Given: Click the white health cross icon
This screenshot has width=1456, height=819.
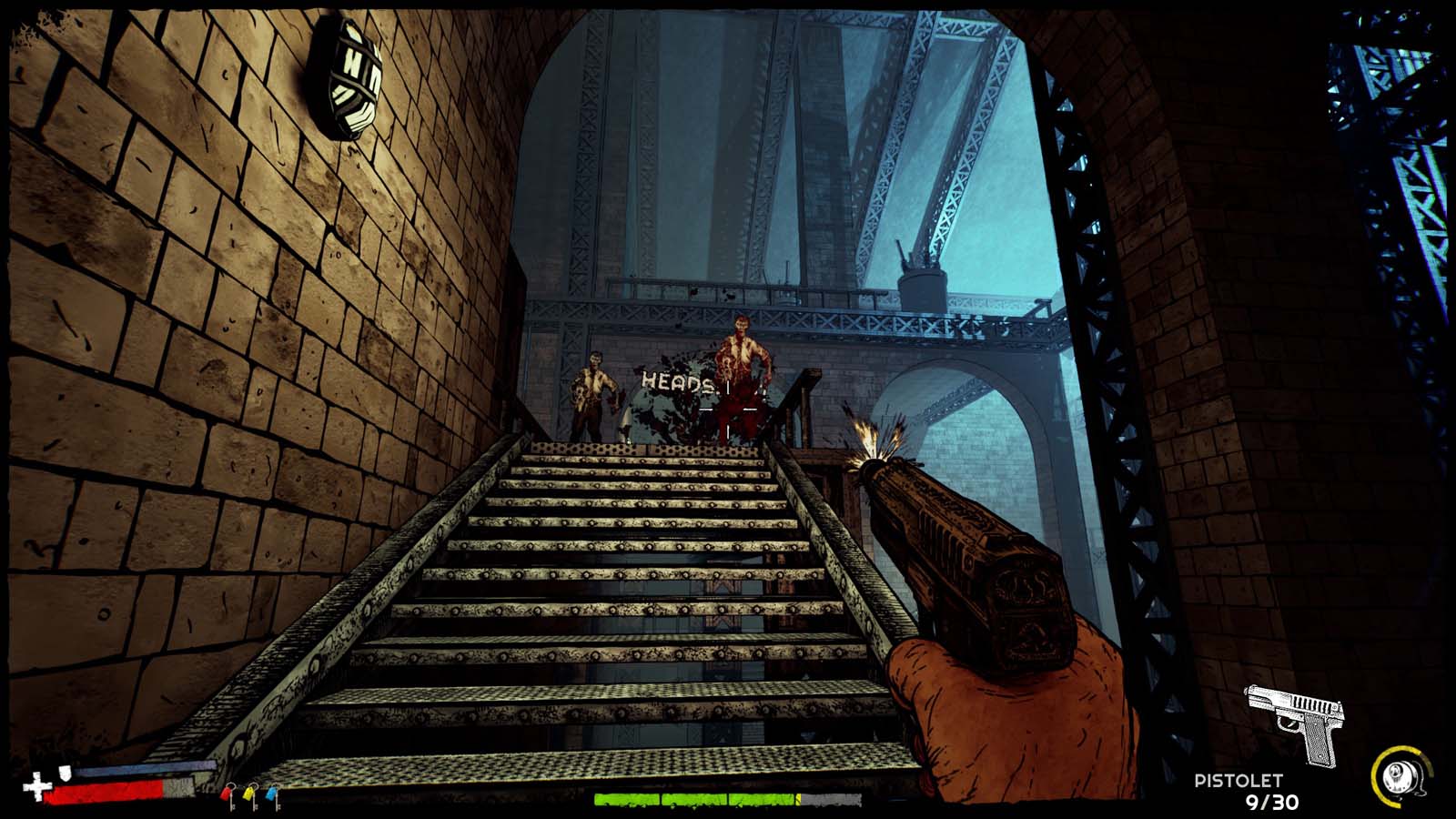Looking at the screenshot, I should click(x=35, y=786).
